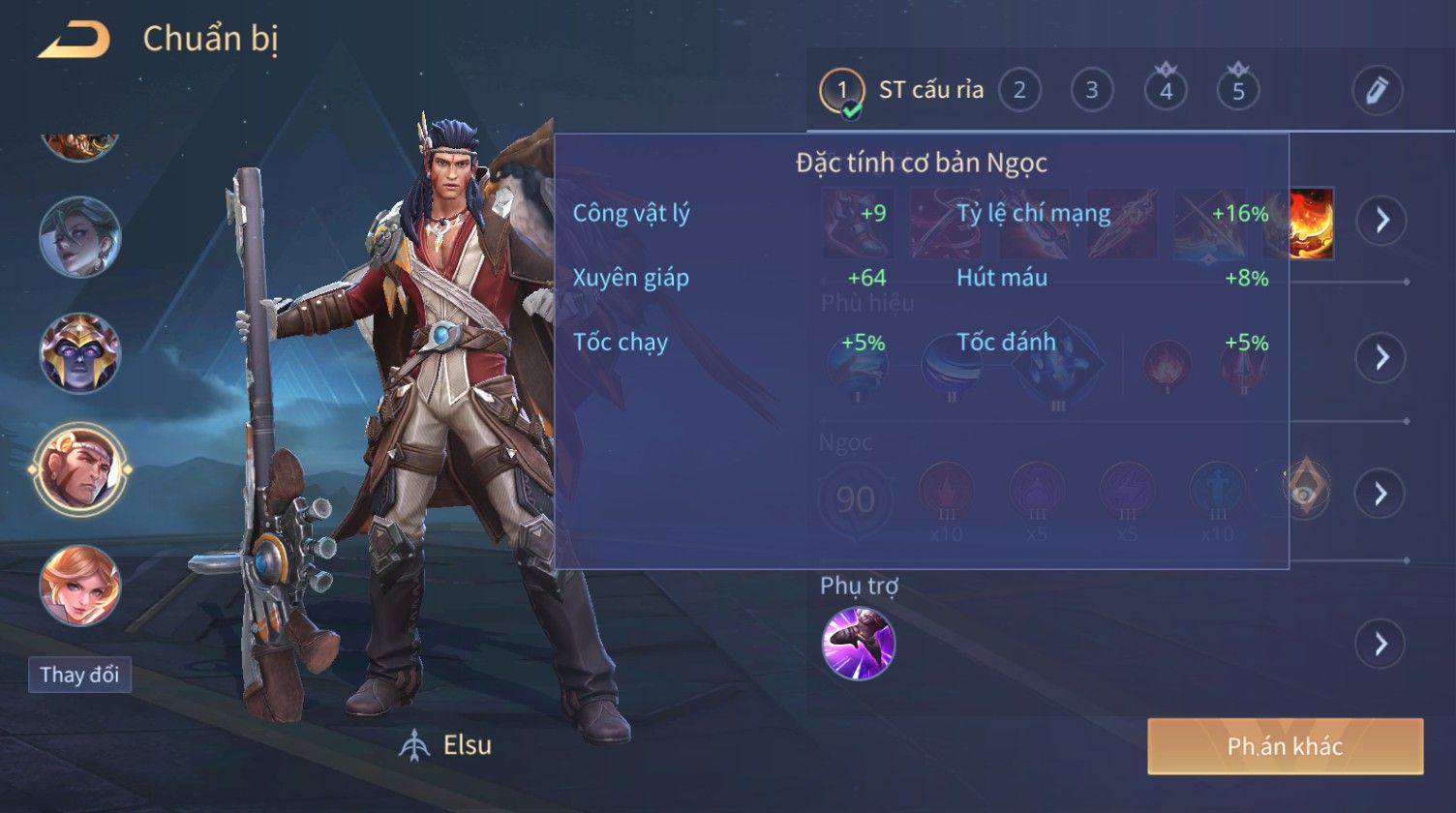Open the Phù hiệu details arrow

1380,358
